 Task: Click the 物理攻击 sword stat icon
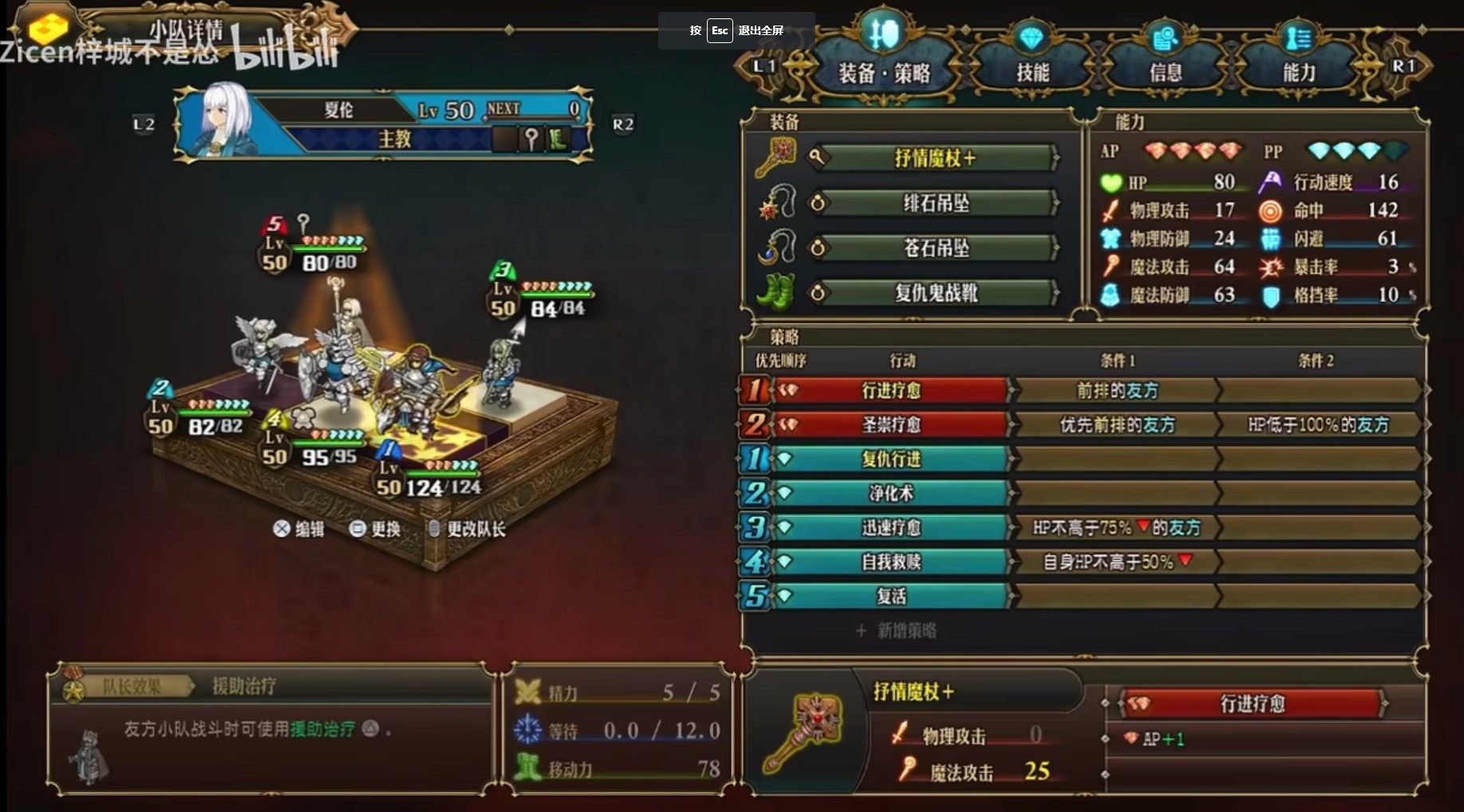(x=1113, y=211)
